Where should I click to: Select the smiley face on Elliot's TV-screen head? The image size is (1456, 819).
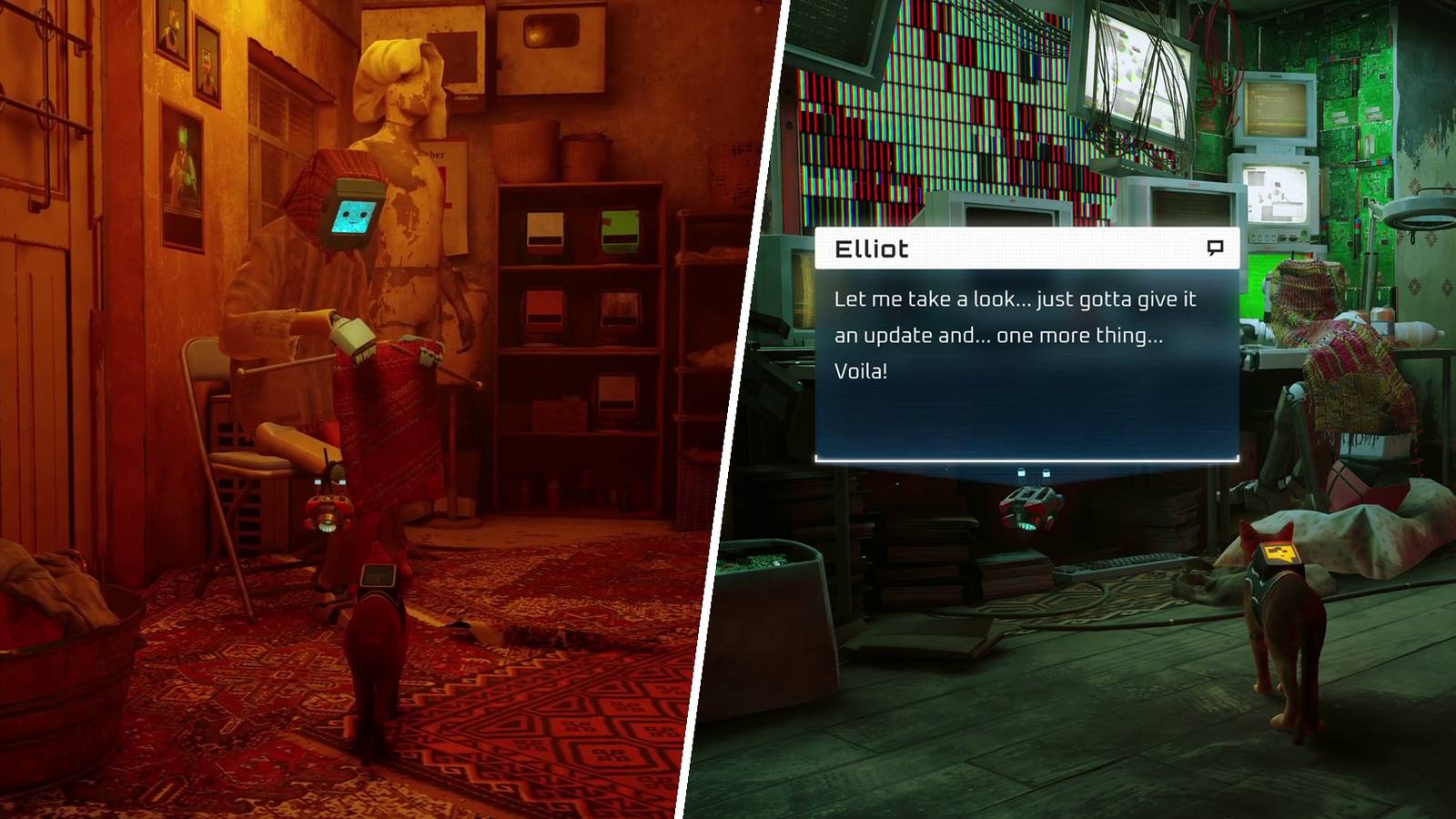click(x=349, y=216)
